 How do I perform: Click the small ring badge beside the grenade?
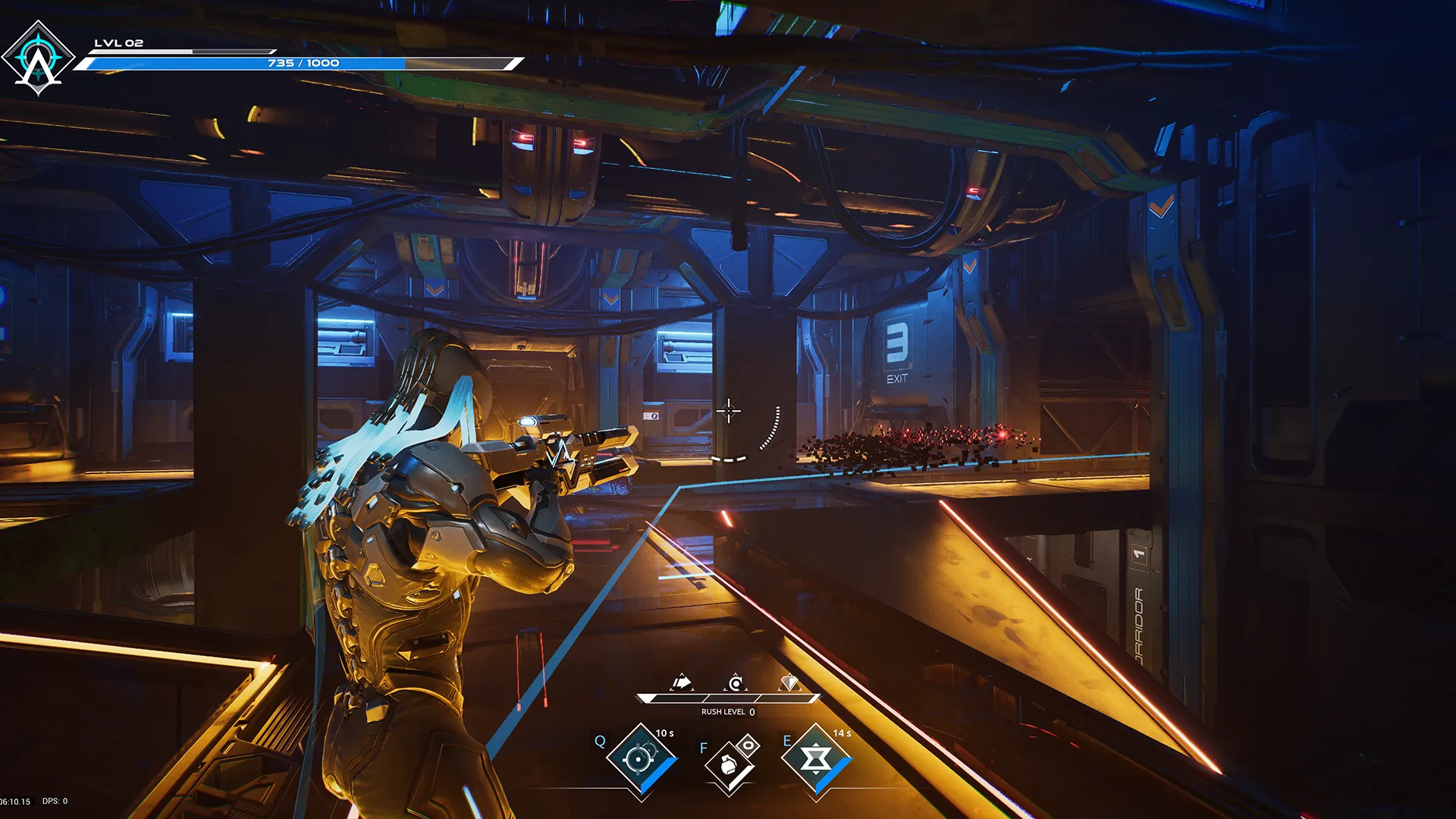(750, 744)
